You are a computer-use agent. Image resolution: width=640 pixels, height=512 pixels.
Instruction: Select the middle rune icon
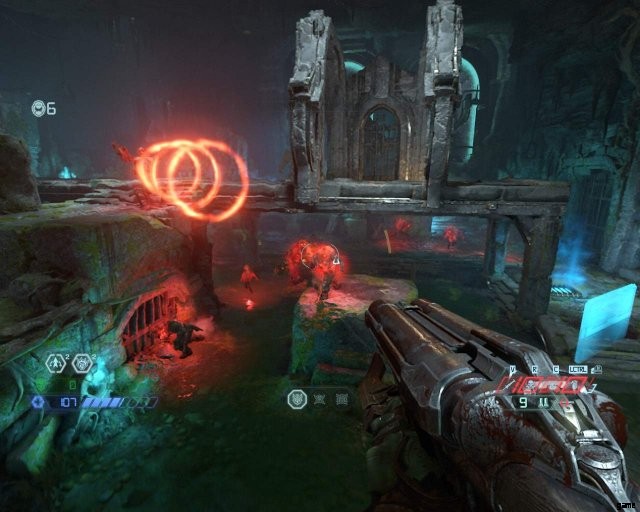[x=318, y=399]
